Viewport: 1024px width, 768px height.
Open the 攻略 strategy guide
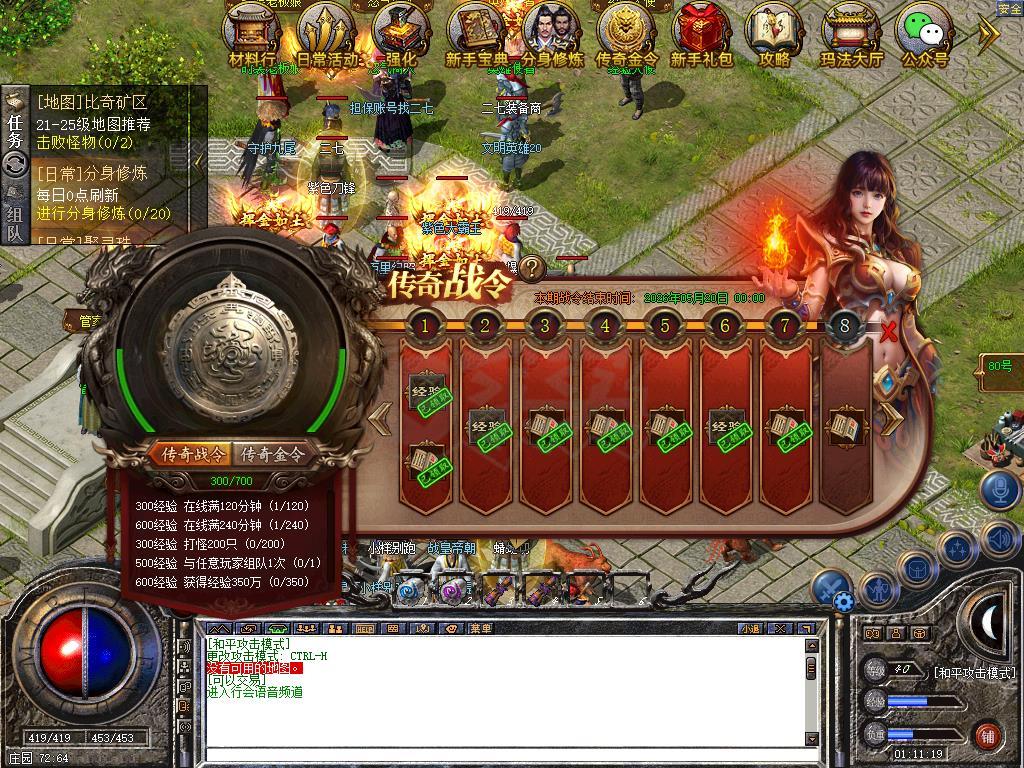pos(774,32)
